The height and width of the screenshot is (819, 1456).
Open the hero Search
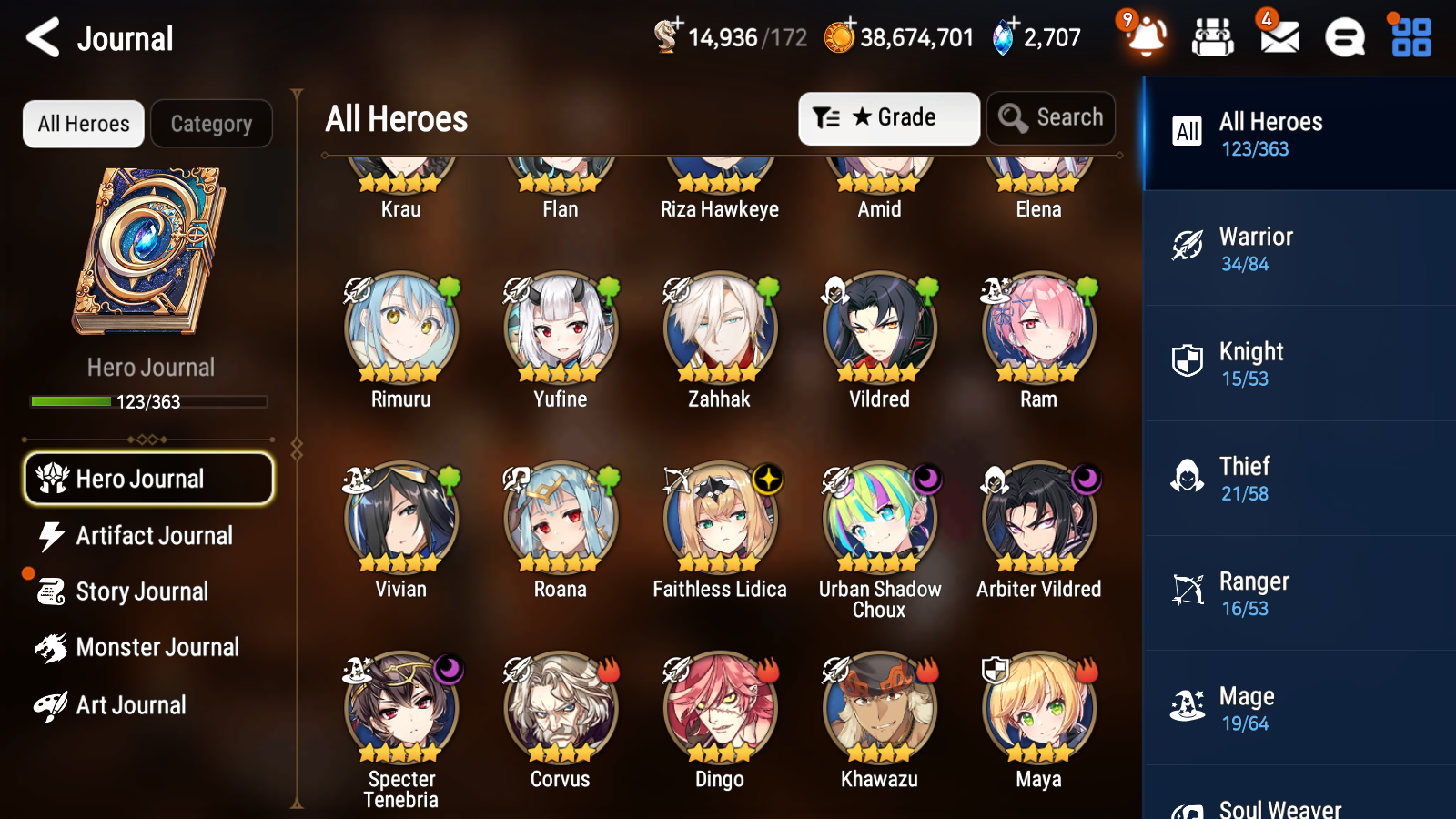click(x=1051, y=117)
